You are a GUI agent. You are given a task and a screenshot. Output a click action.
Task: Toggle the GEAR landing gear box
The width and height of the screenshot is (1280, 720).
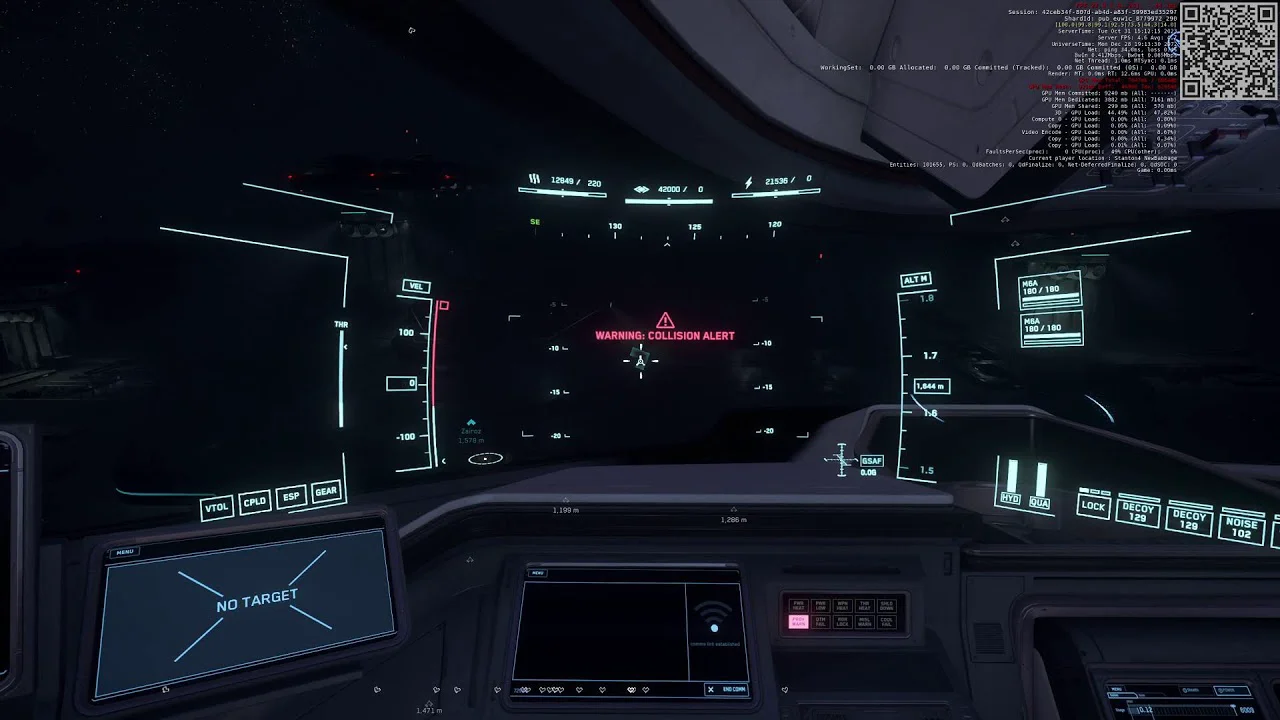326,492
